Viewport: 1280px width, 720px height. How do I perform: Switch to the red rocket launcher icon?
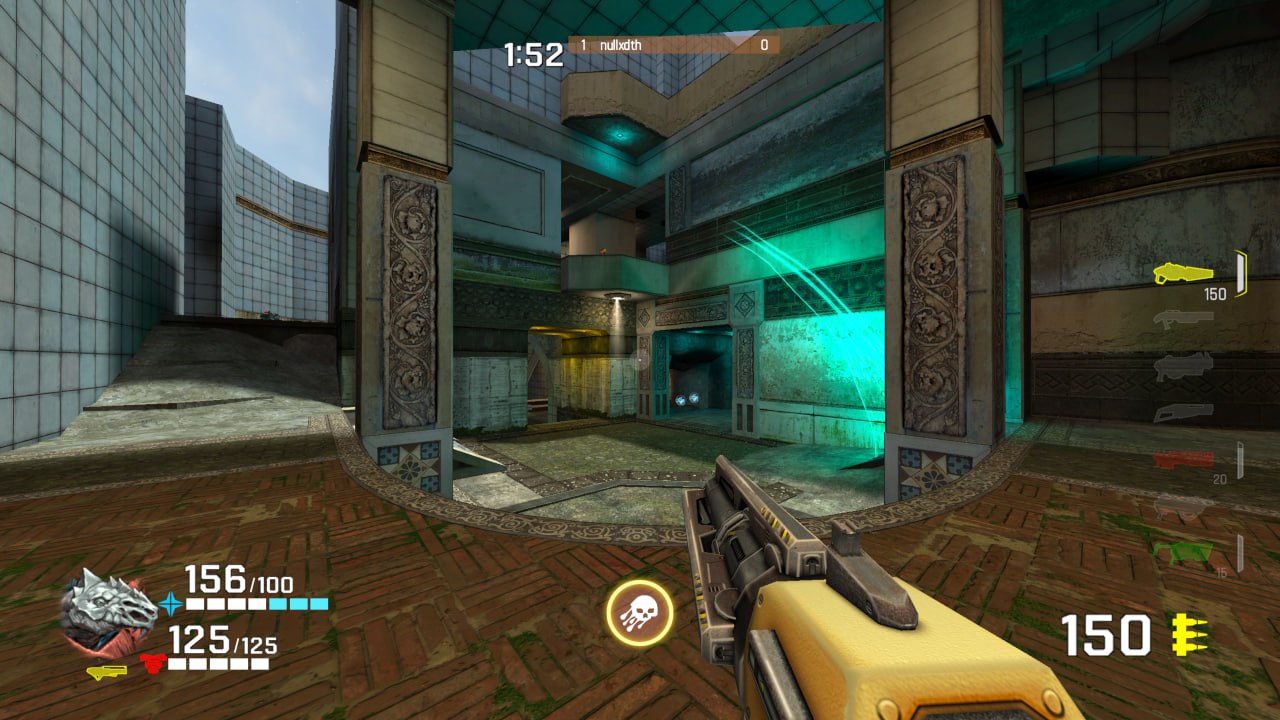coord(1183,459)
